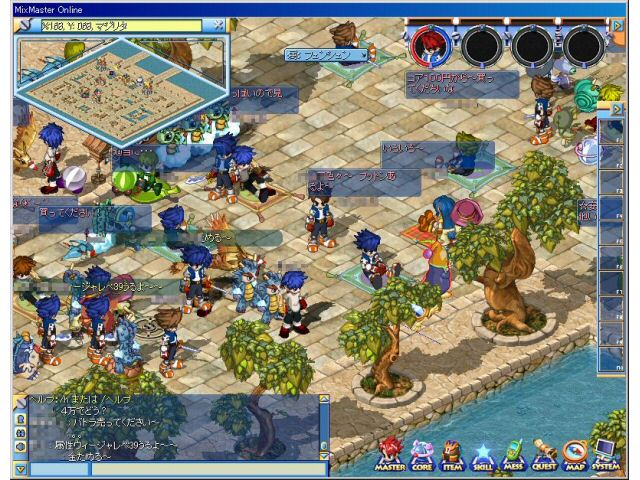The image size is (640, 480).
Task: Open the MESS messenger phone
Action: coord(513,455)
